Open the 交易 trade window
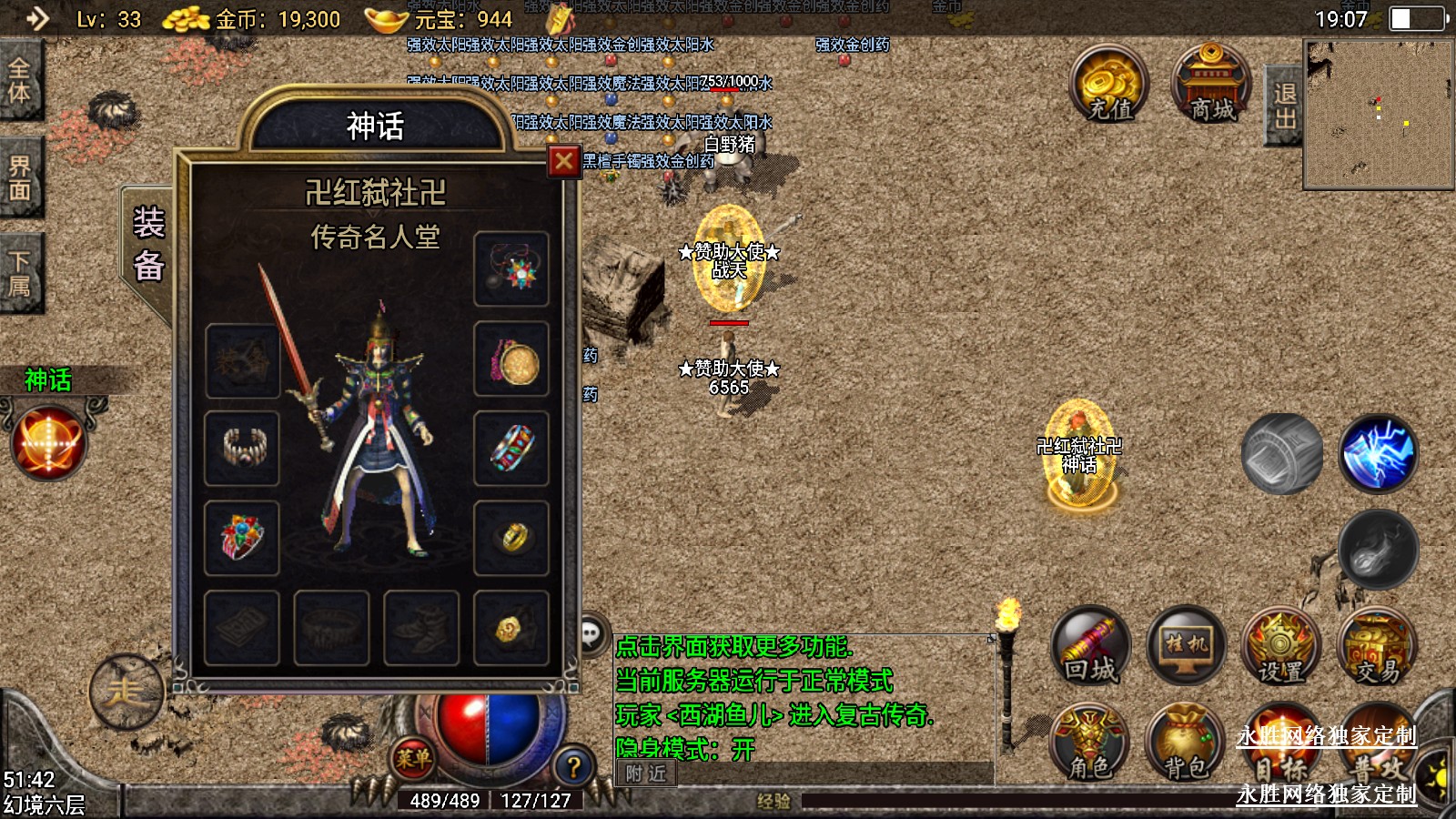Image resolution: width=1456 pixels, height=819 pixels. click(1377, 646)
